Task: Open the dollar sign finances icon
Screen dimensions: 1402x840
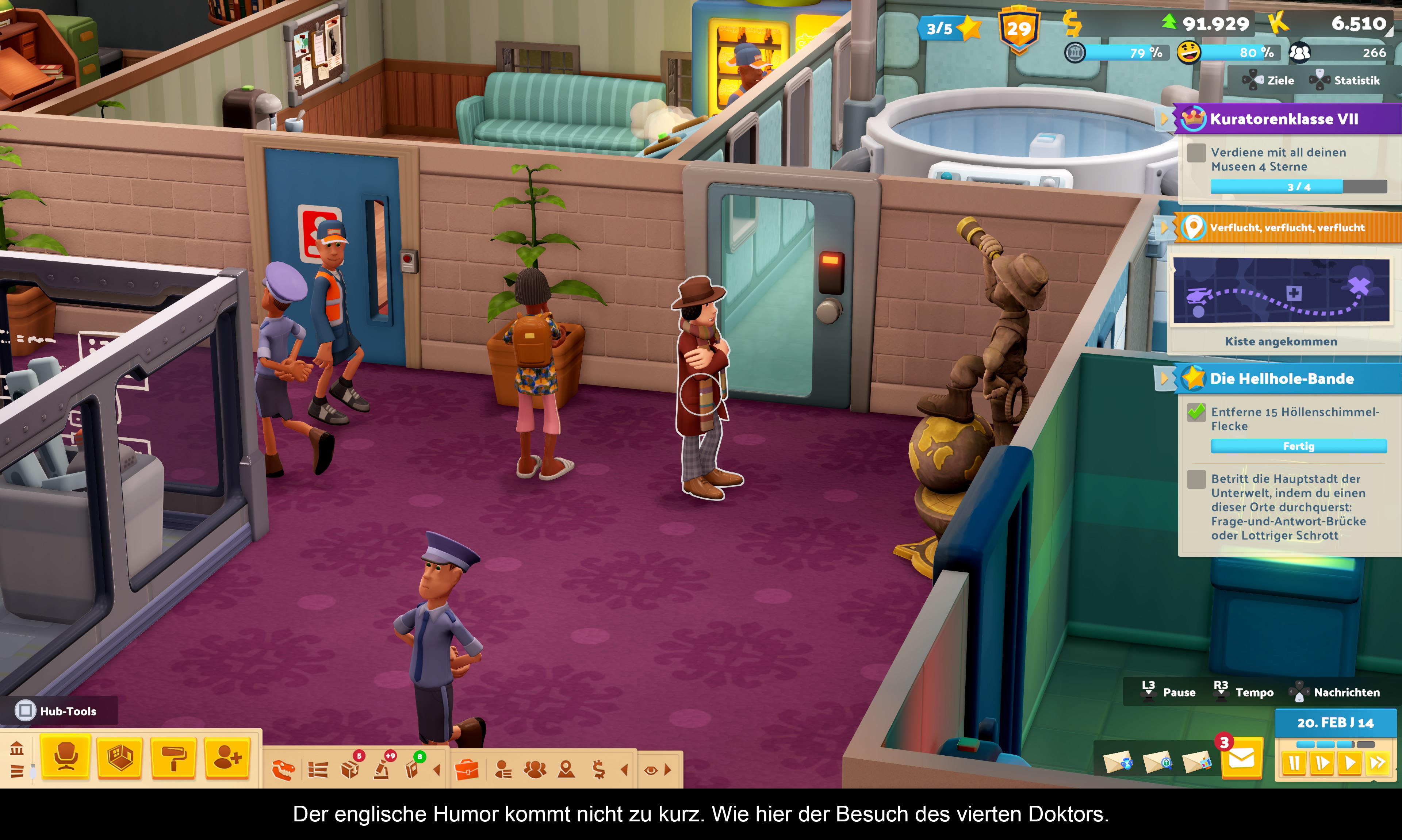Action: pos(598,770)
